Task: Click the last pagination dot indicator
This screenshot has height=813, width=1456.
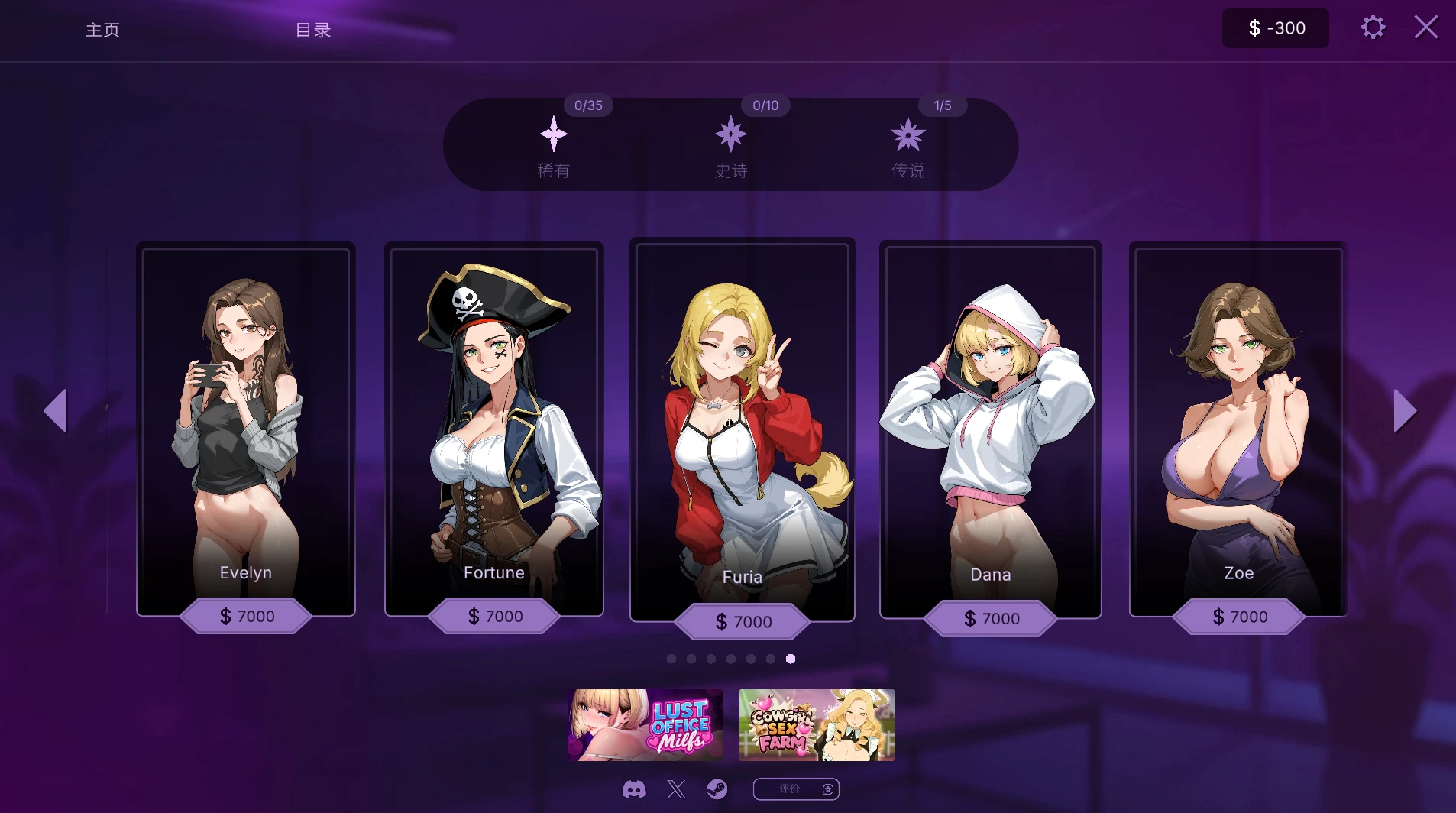Action: coord(789,659)
